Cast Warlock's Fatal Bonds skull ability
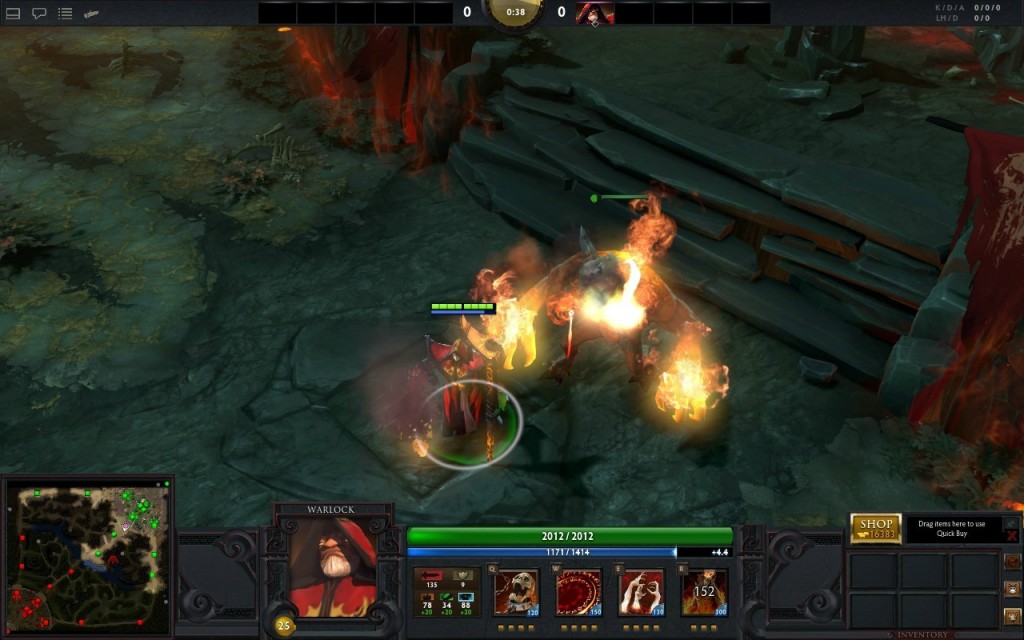This screenshot has width=1024, height=640. 517,592
